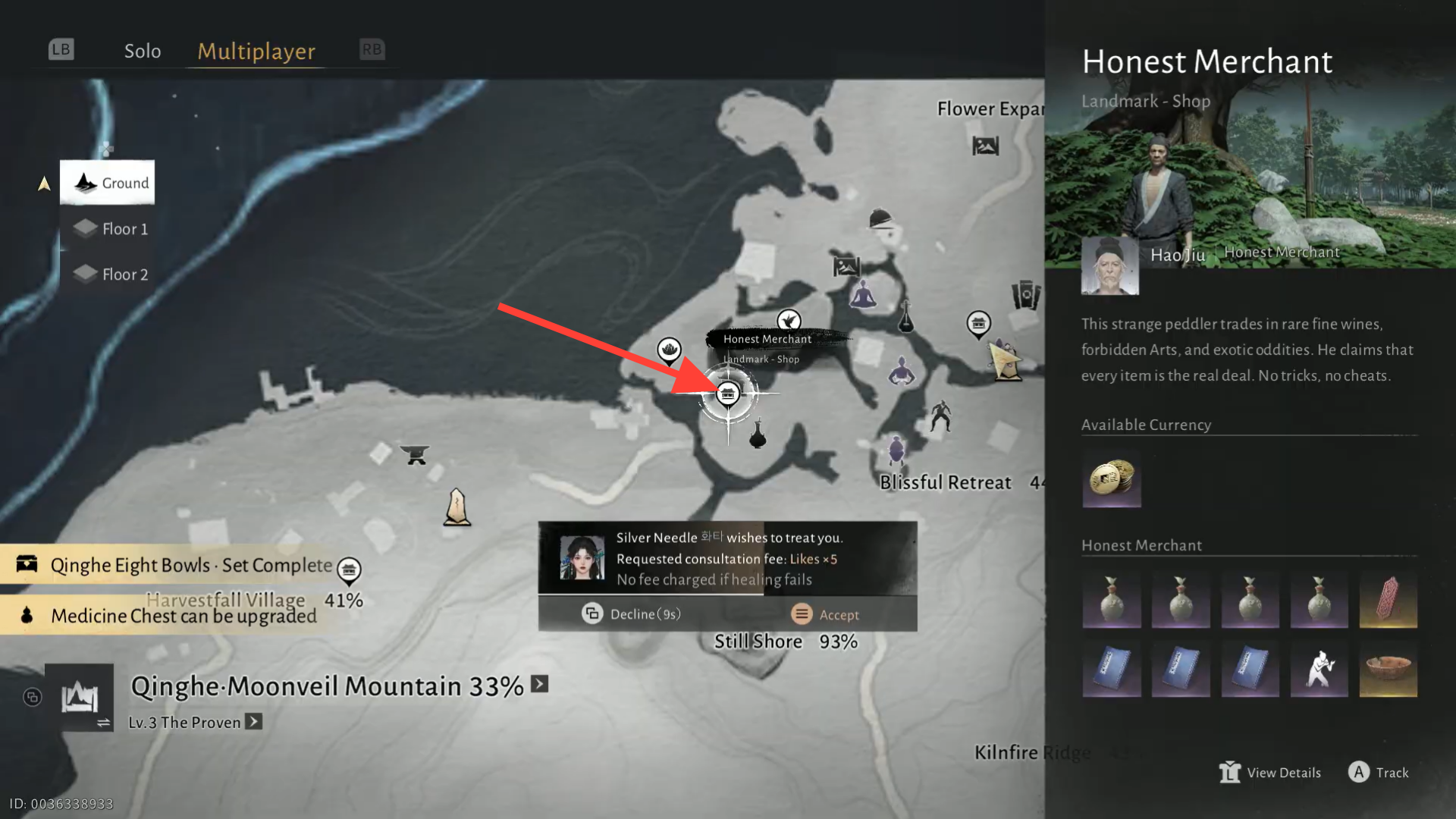The height and width of the screenshot is (819, 1456).
Task: Track the Honest Merchant landmark
Action: 1378,772
